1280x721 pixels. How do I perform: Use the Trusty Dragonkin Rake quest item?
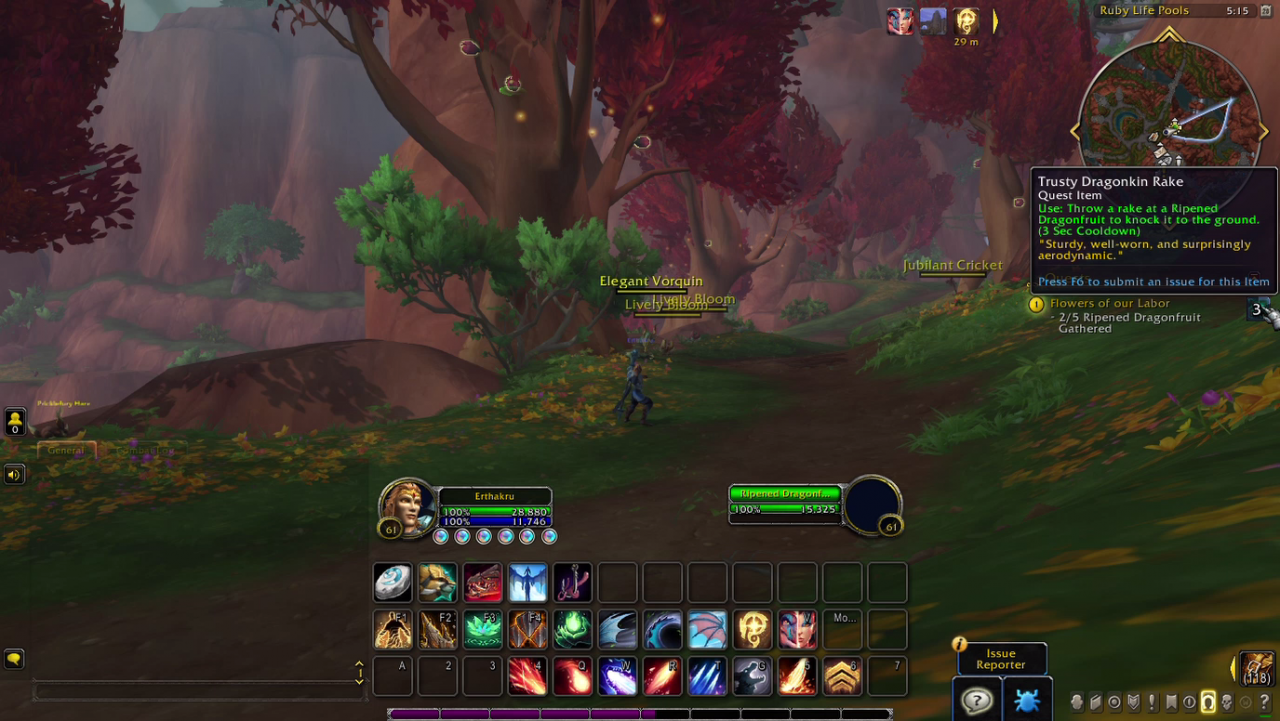click(x=1264, y=311)
